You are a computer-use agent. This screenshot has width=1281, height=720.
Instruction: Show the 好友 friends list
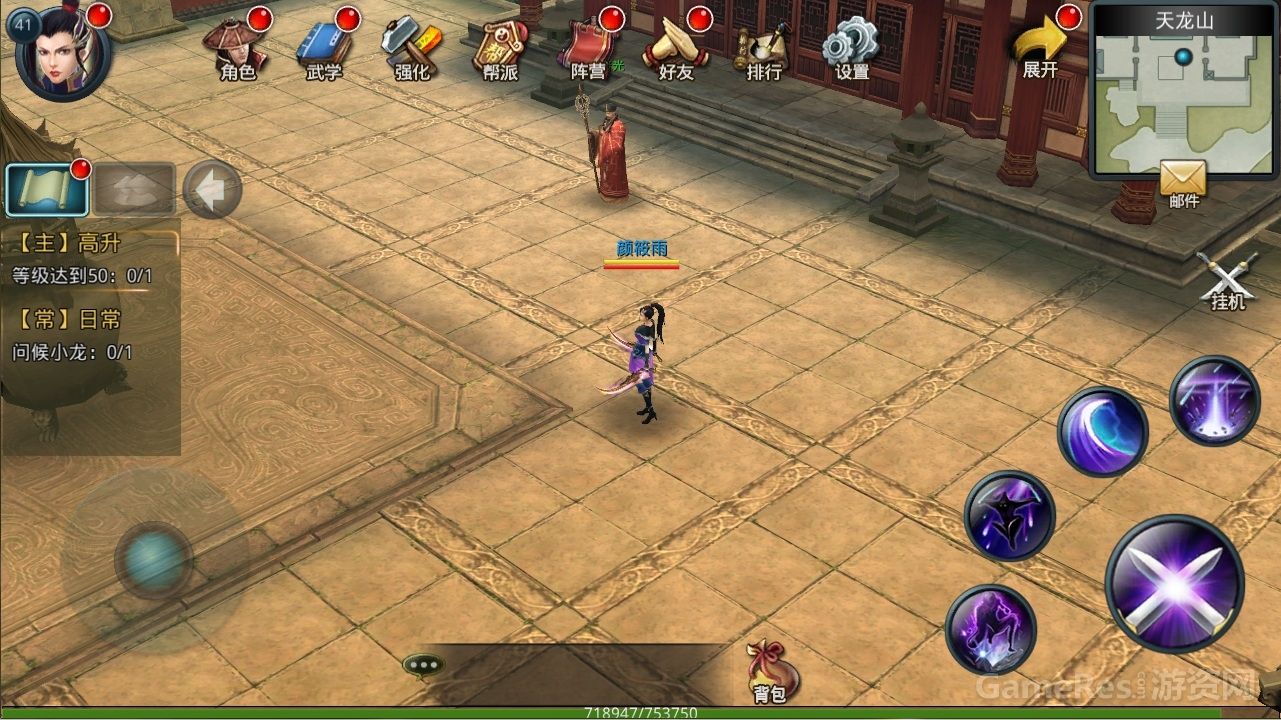676,48
